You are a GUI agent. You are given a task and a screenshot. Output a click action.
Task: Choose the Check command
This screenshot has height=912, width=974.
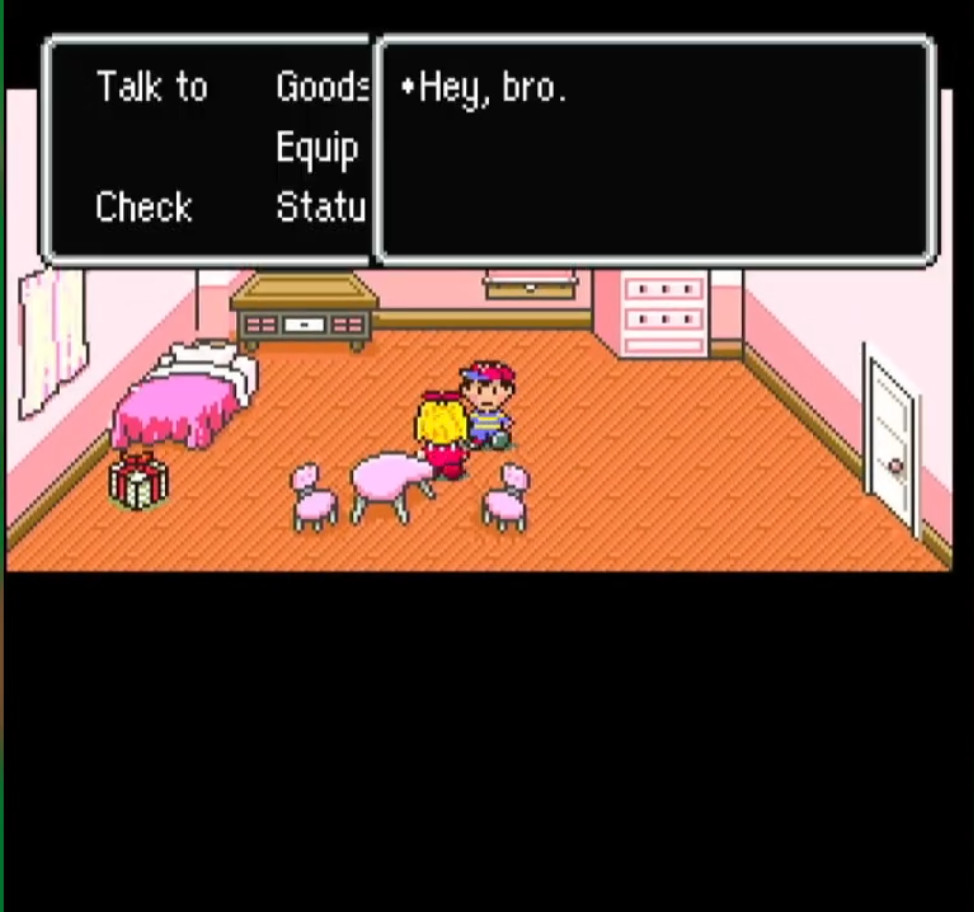click(x=144, y=208)
